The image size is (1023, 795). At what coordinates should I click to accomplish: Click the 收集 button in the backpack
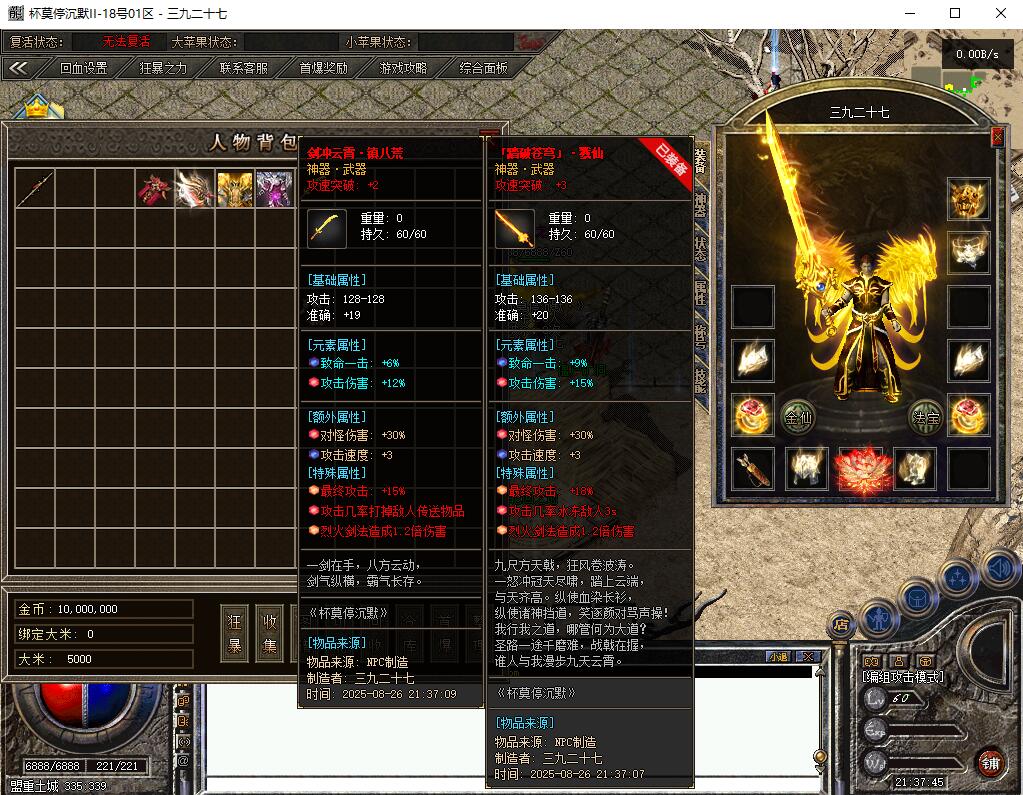269,632
